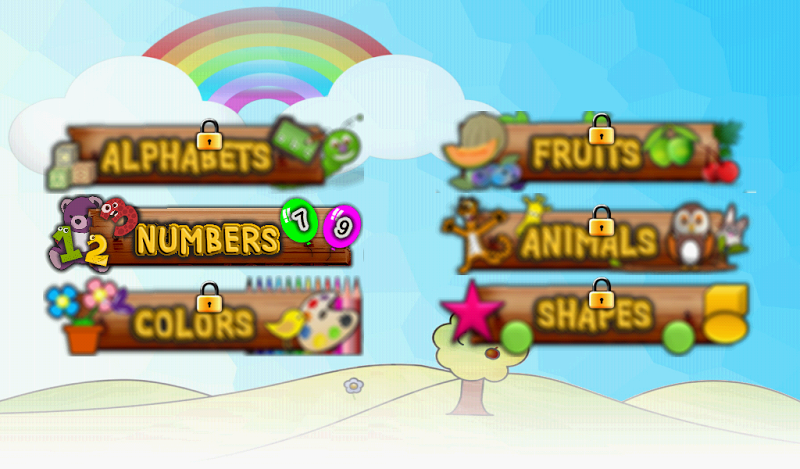Viewport: 800px width, 469px height.
Task: Select the Numbers category
Action: click(207, 240)
